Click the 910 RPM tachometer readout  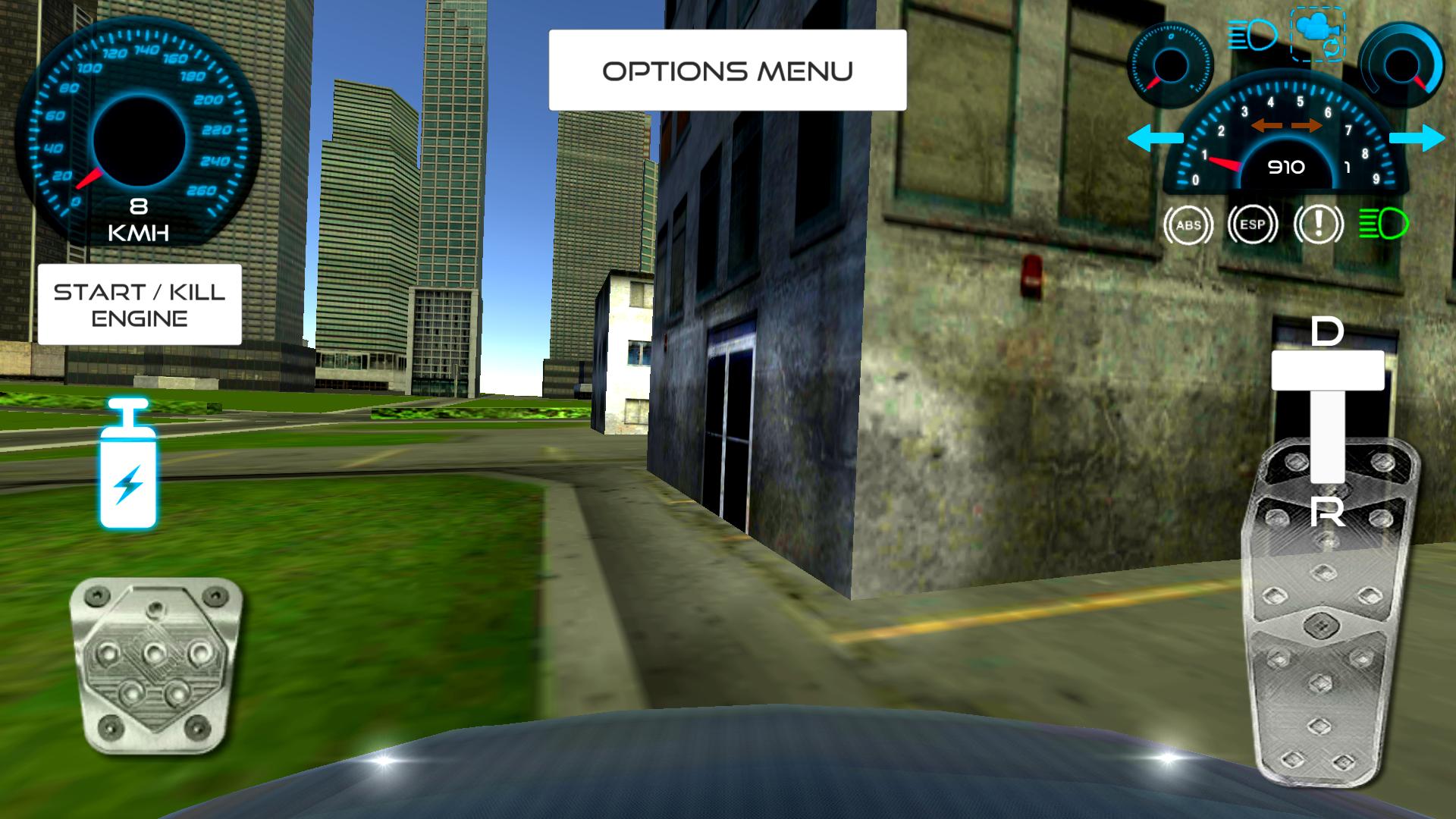(1288, 166)
